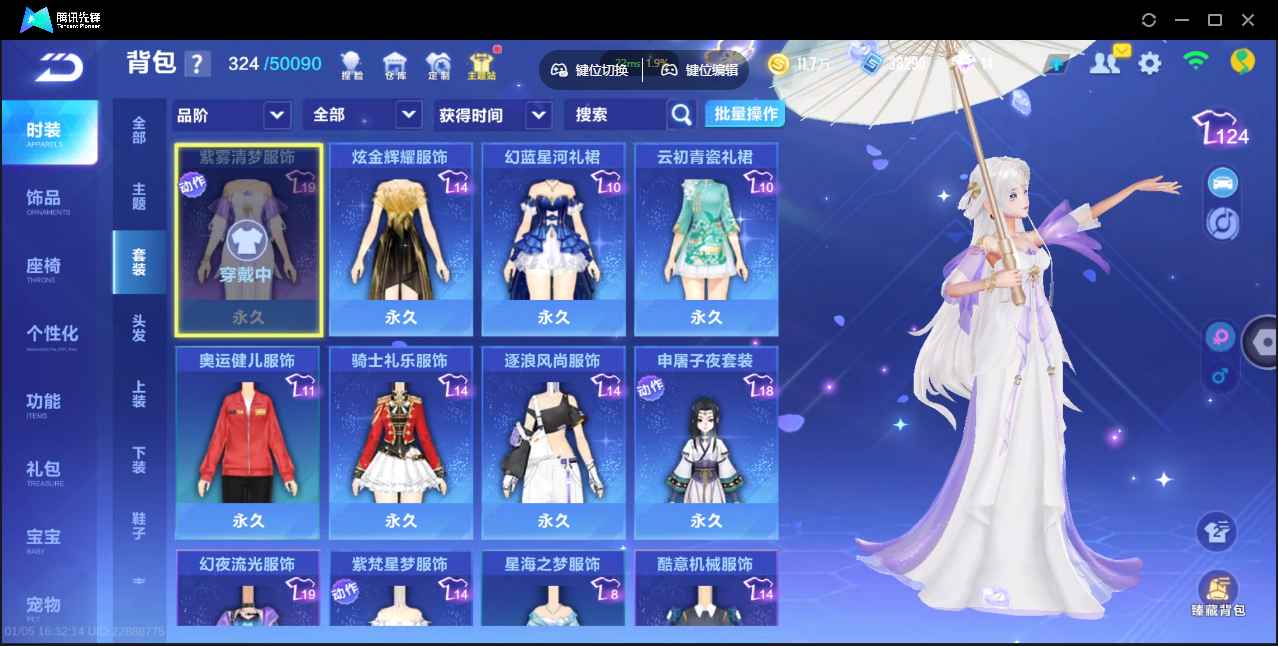
Task: Pick the 云初青瓷礼裙 outfit
Action: coord(706,238)
